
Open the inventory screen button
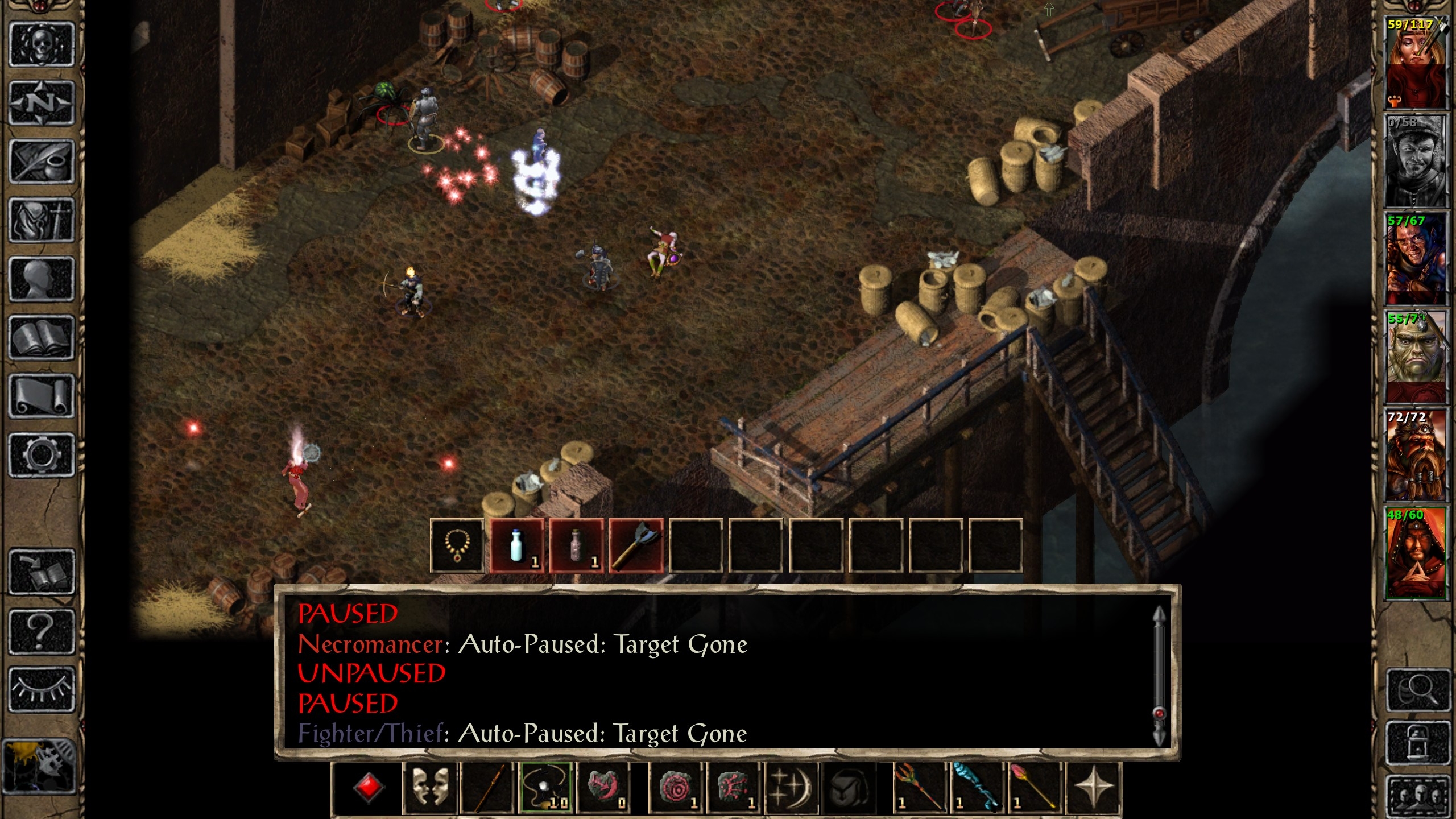click(42, 220)
